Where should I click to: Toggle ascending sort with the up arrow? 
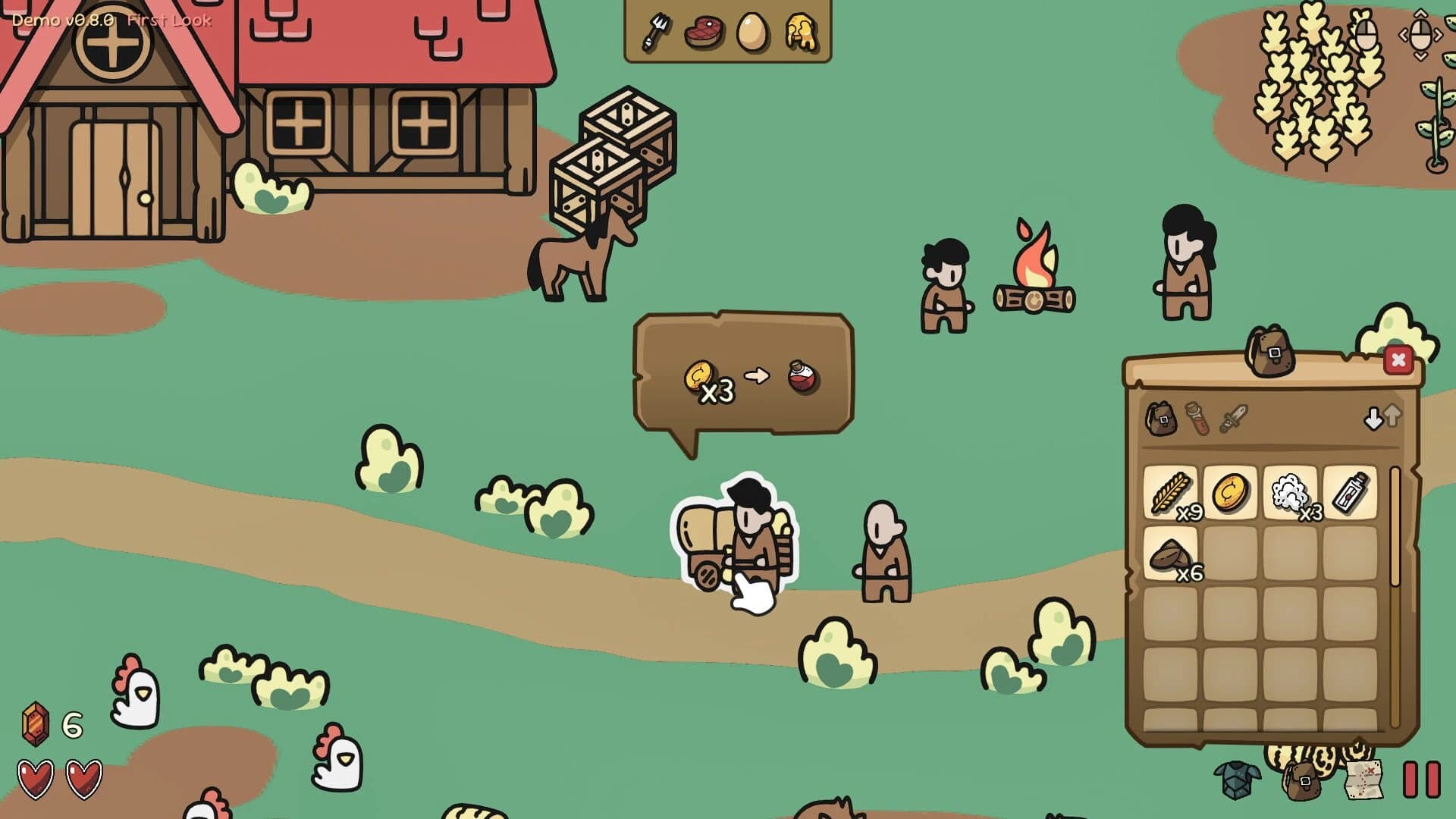tap(1394, 418)
